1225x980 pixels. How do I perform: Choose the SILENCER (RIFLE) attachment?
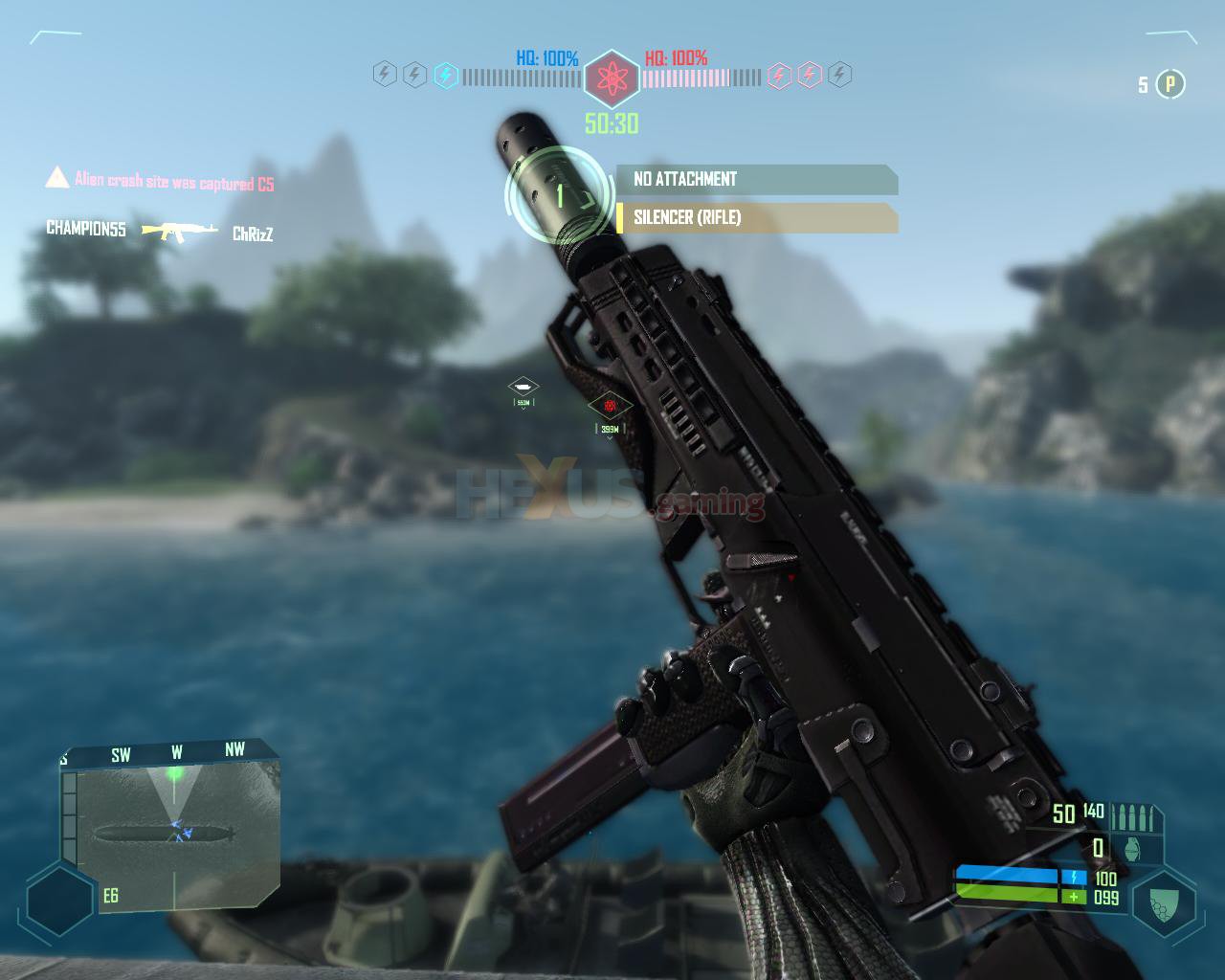point(756,218)
